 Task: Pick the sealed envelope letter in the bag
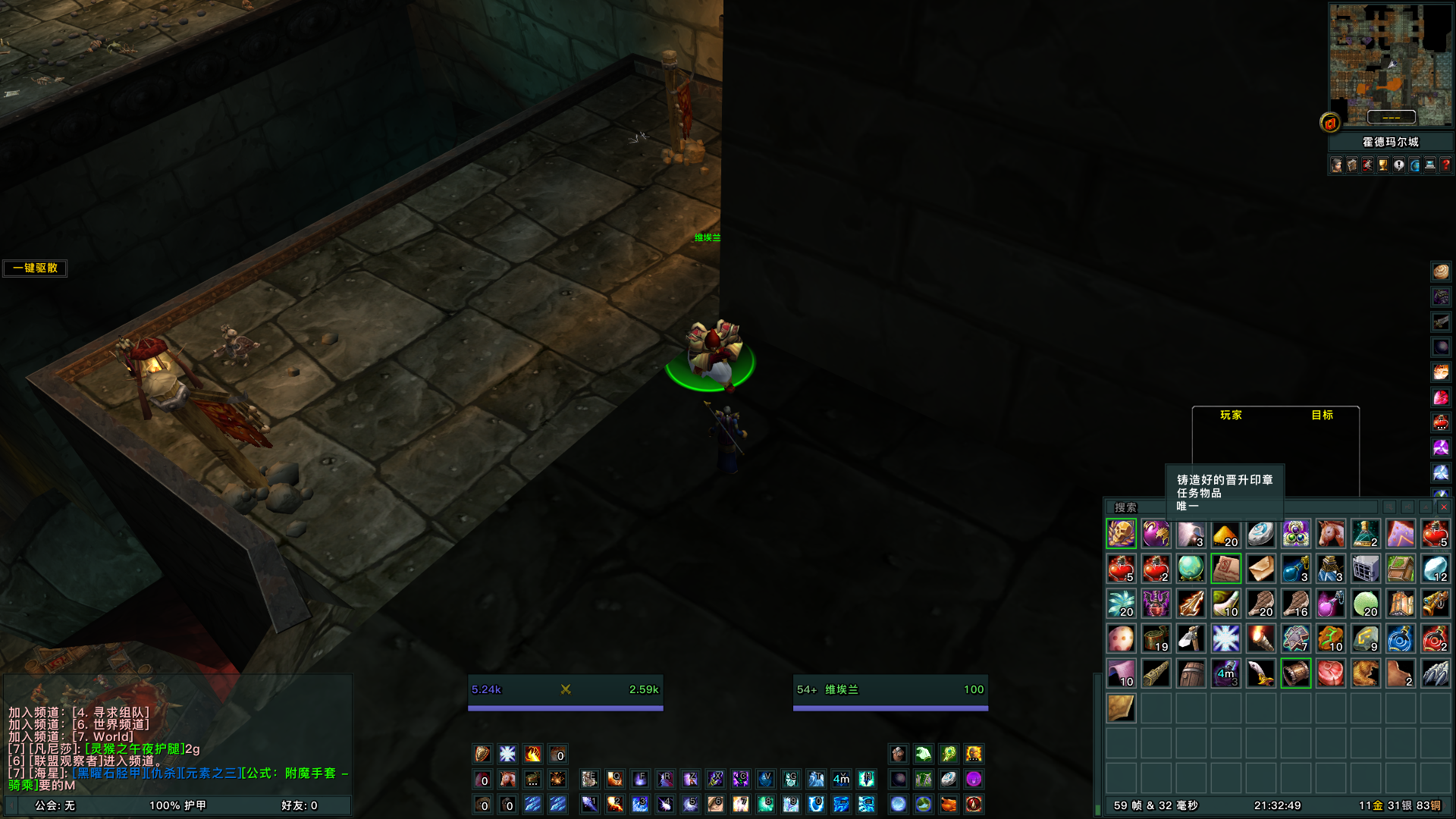[x=1260, y=569]
